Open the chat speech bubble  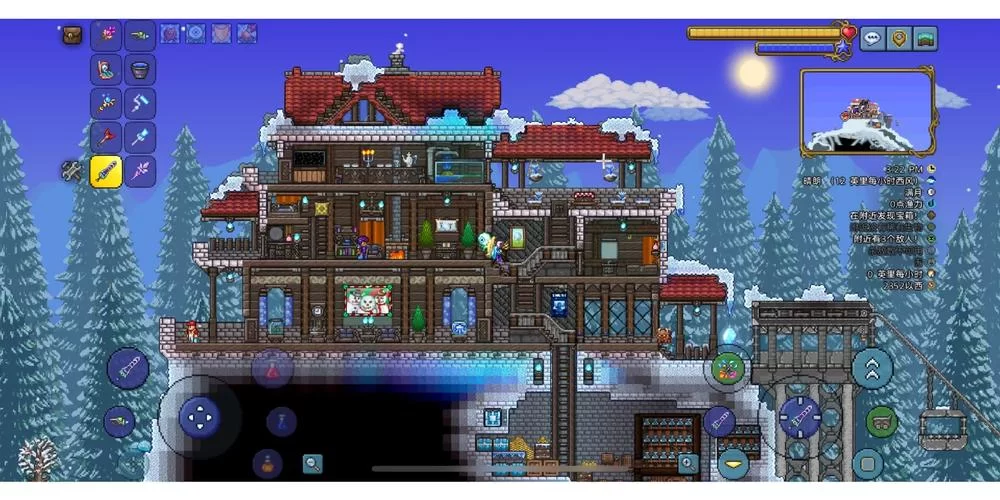[x=872, y=39]
